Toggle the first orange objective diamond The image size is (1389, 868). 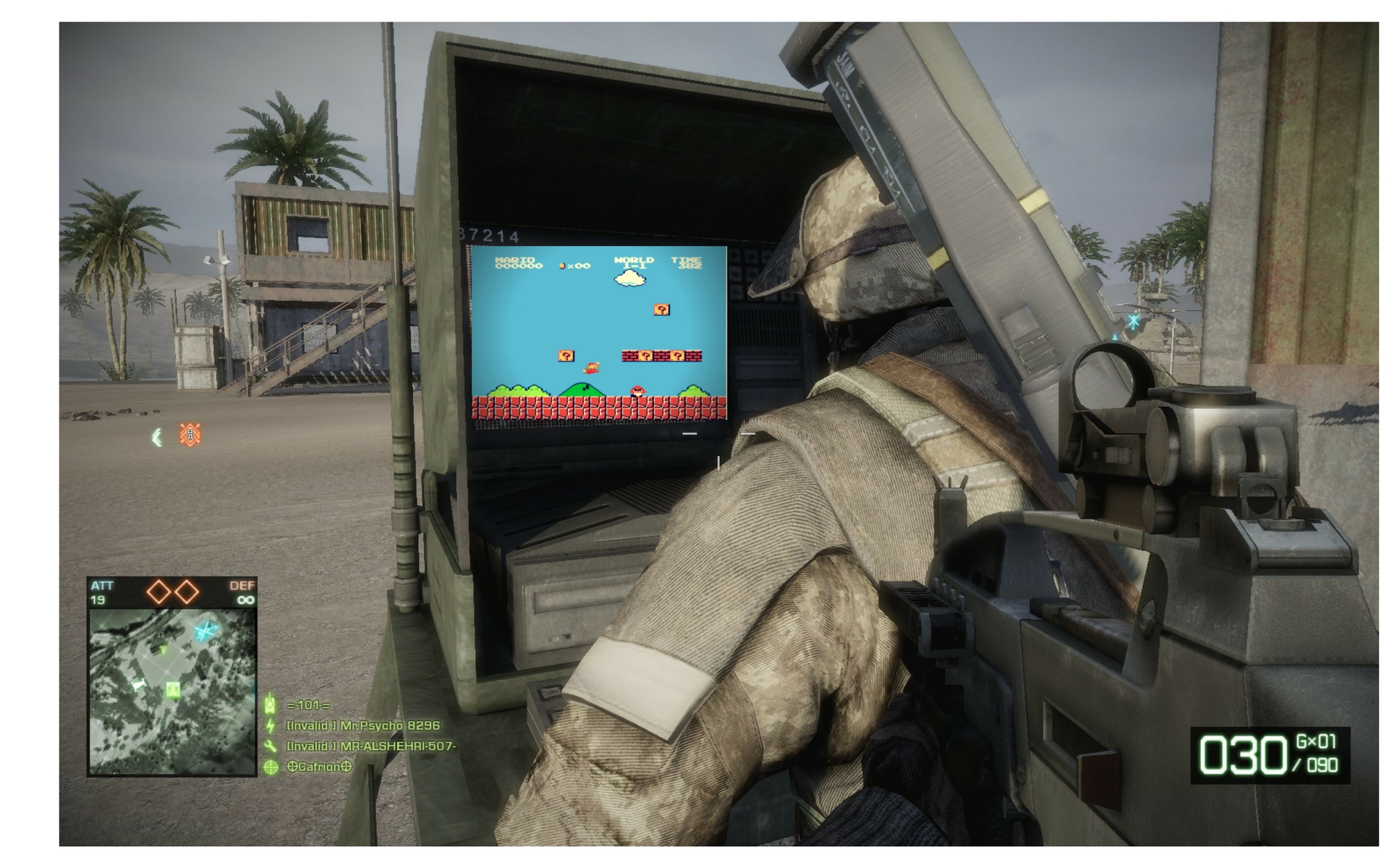[x=160, y=590]
